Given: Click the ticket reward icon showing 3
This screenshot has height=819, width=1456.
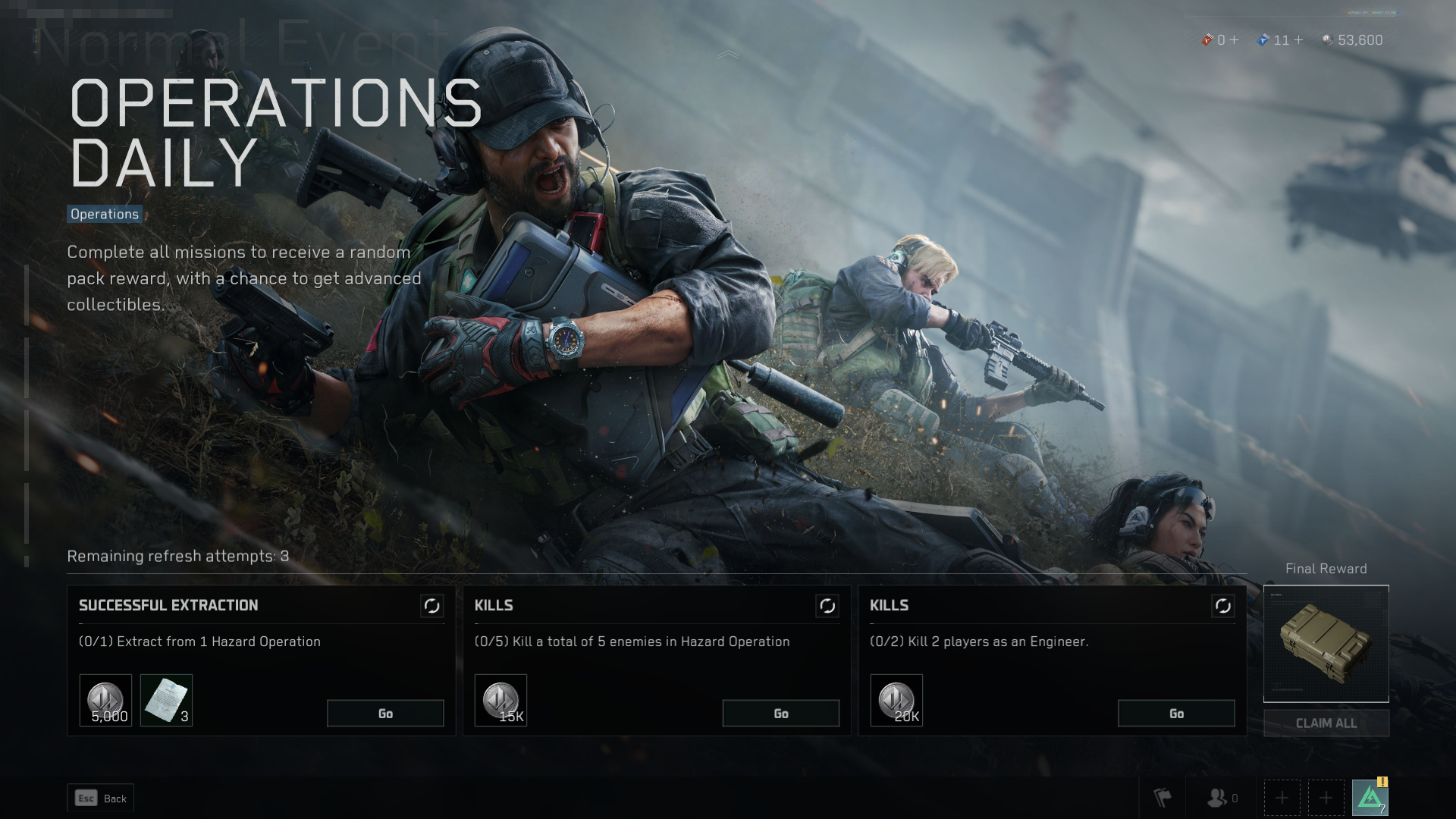Looking at the screenshot, I should click(x=168, y=700).
